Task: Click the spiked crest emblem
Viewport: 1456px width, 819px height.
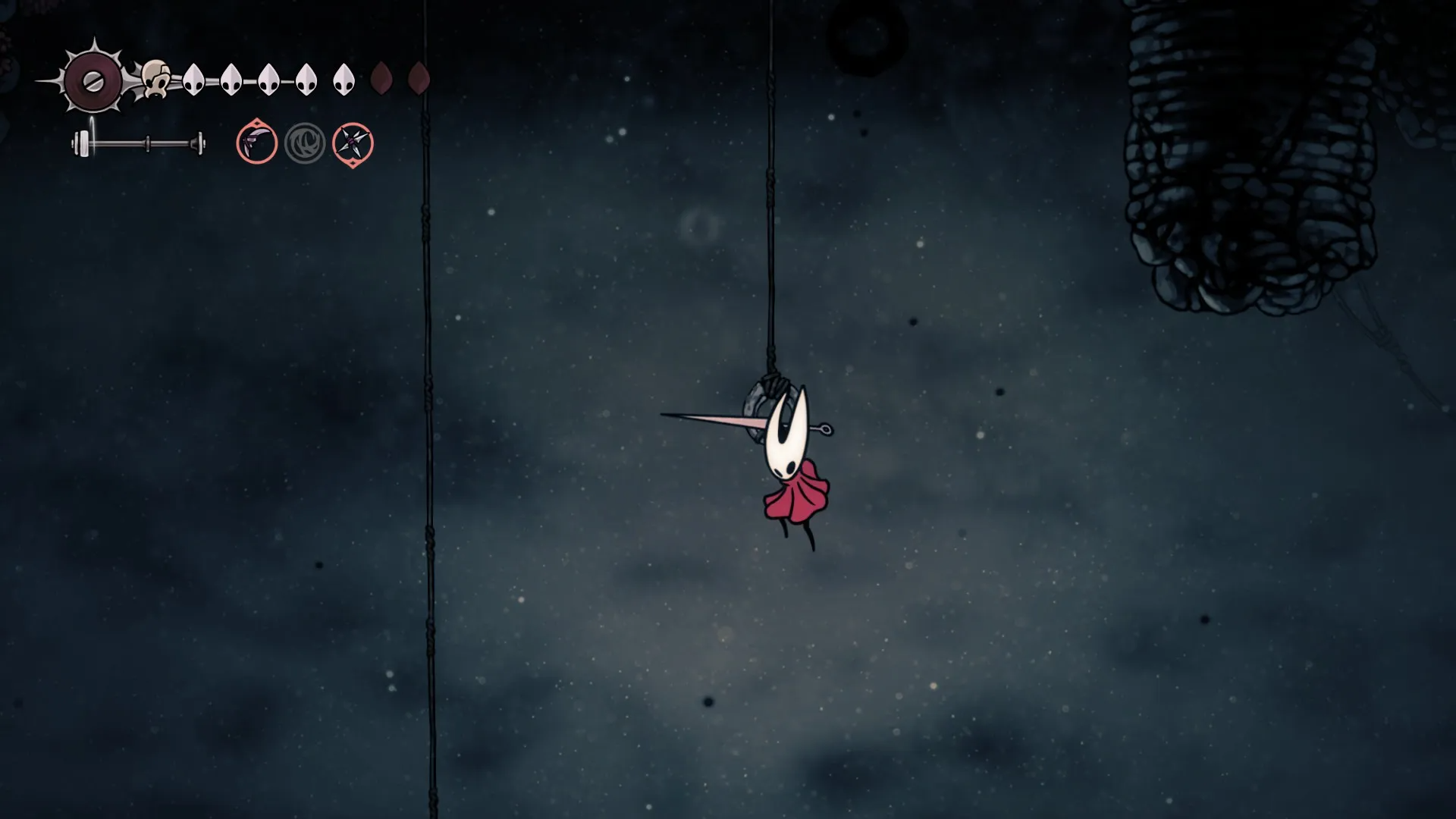Action: tap(93, 81)
